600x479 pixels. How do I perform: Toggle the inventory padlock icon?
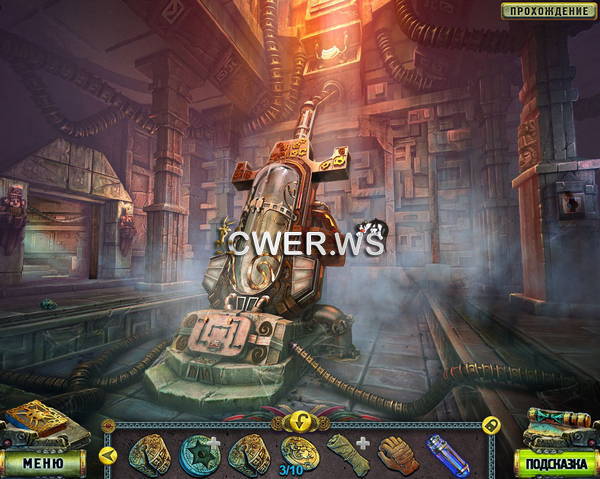[x=491, y=424]
